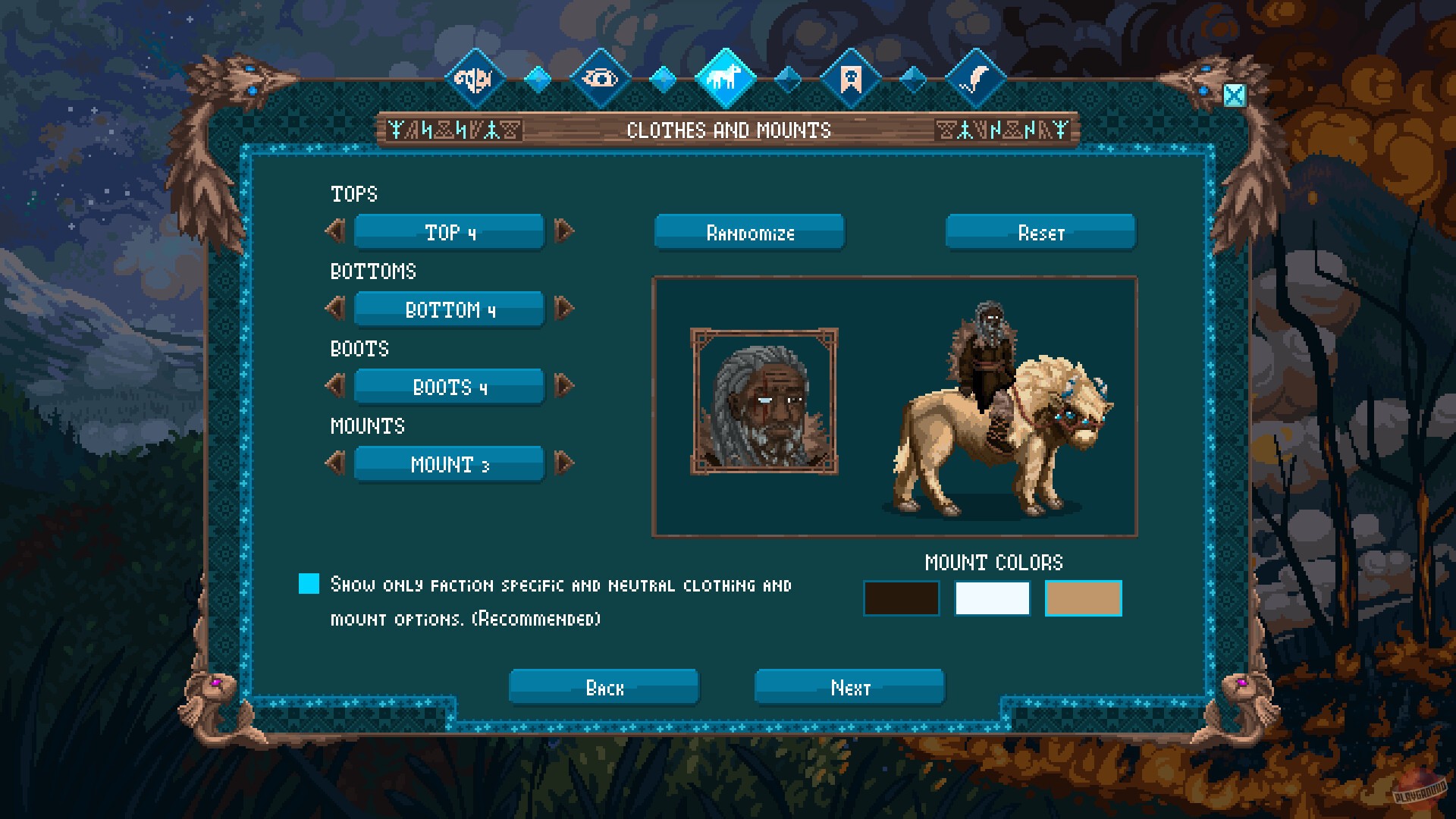1456x819 pixels.
Task: Toggle faction specific clothing filter checkbox
Action: coord(309,584)
